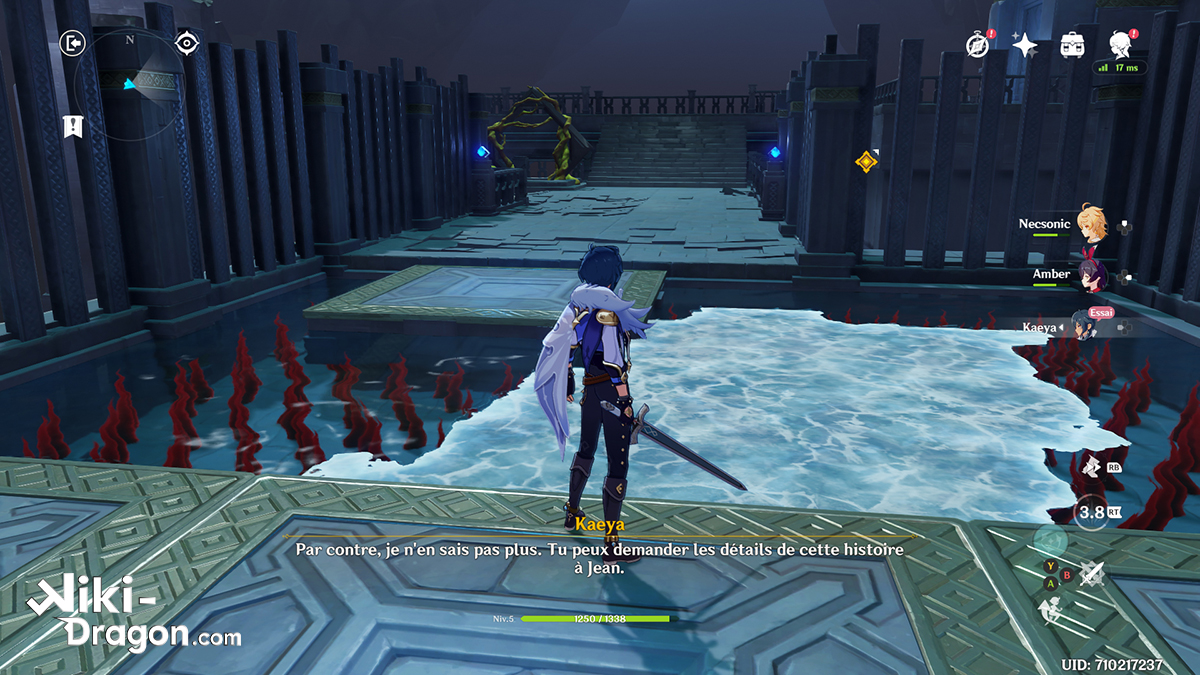
Task: Switch to party member Amber
Action: pos(1088,275)
